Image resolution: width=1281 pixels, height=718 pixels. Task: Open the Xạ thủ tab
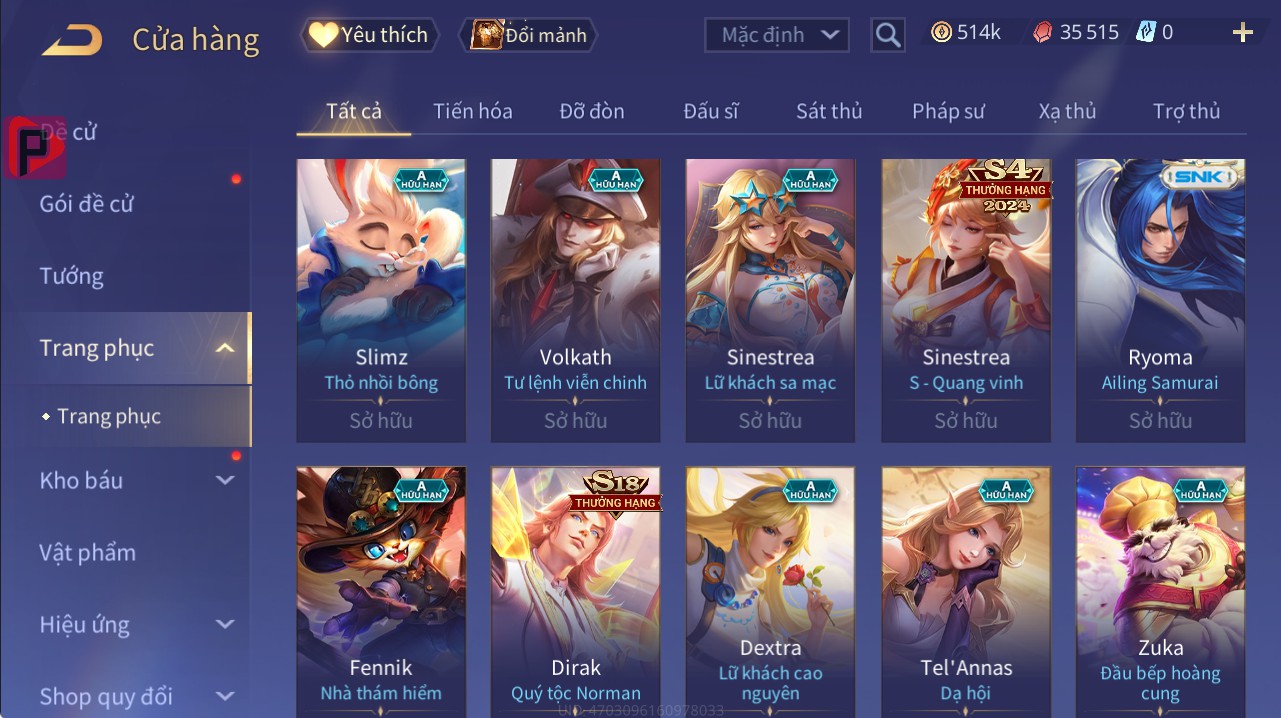1067,111
